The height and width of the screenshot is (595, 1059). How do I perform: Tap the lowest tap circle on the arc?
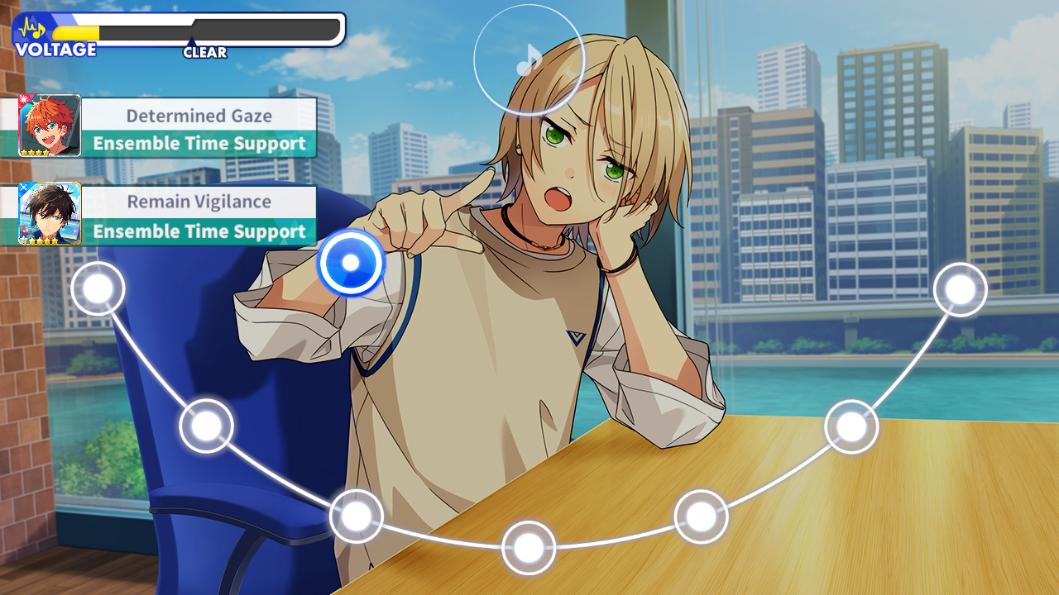point(528,547)
